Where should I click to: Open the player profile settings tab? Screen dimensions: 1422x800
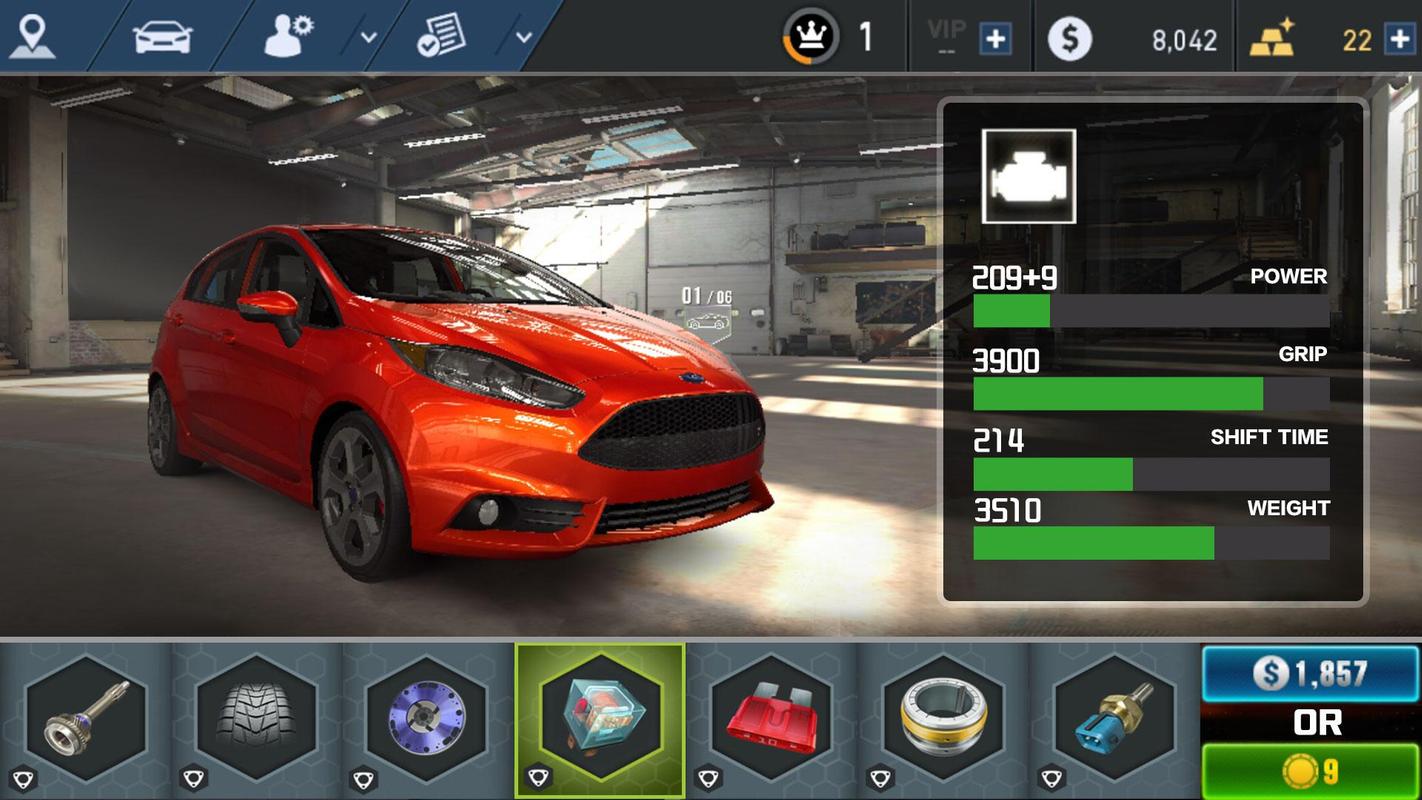click(x=289, y=36)
